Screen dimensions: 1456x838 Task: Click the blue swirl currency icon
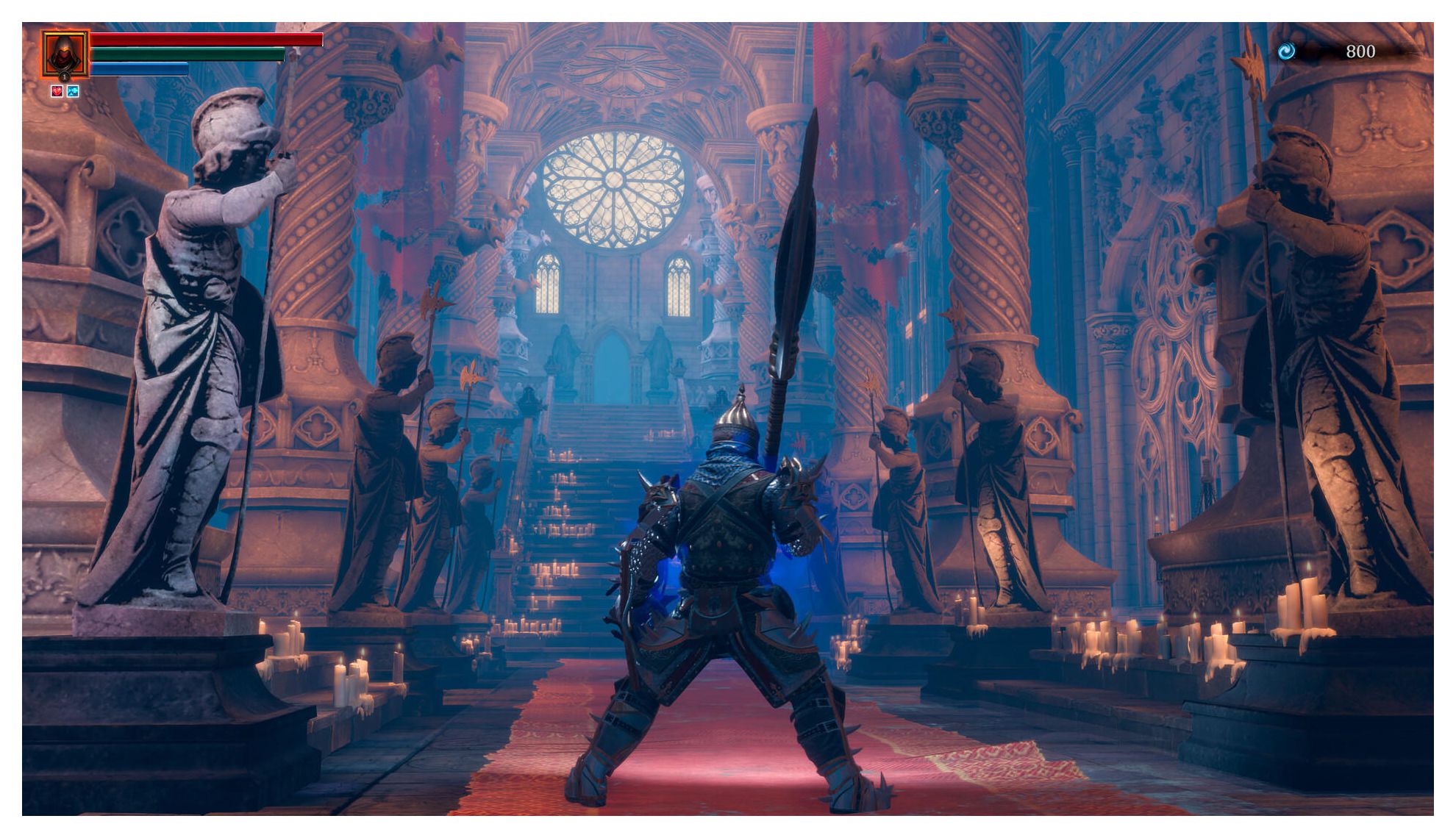click(x=1286, y=51)
